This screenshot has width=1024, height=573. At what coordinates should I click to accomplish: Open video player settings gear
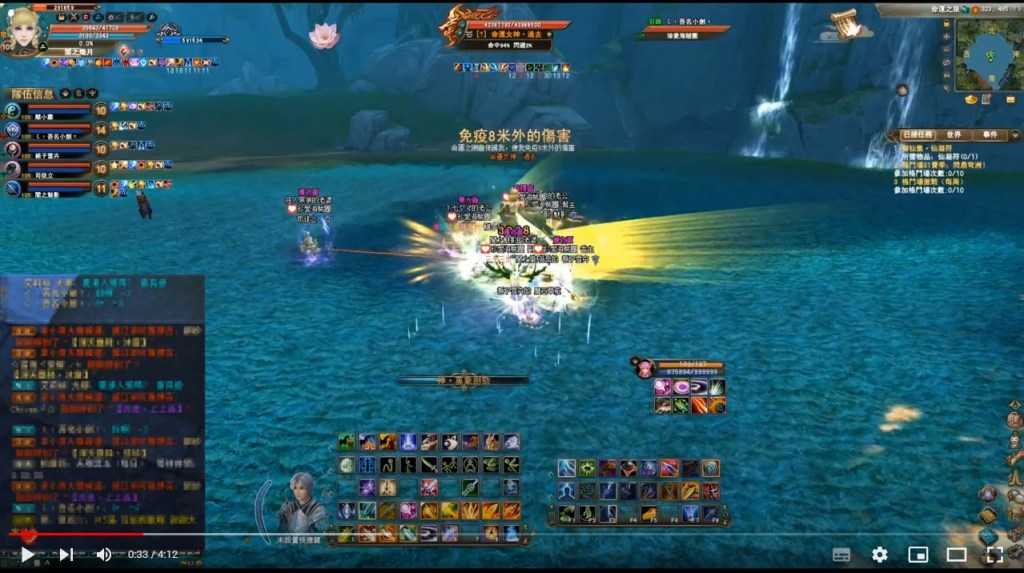coord(879,554)
